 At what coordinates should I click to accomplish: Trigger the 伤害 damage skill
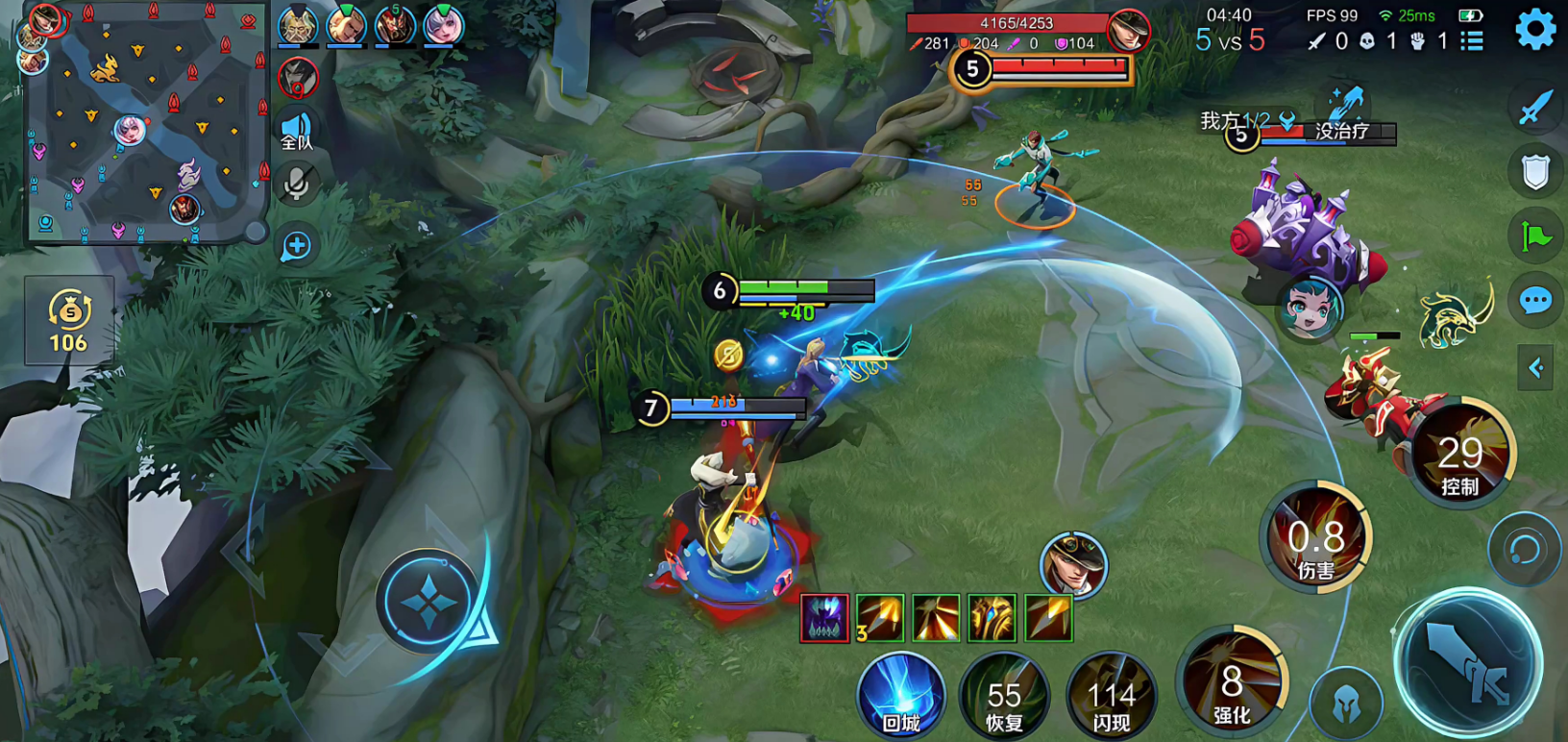pos(1316,536)
